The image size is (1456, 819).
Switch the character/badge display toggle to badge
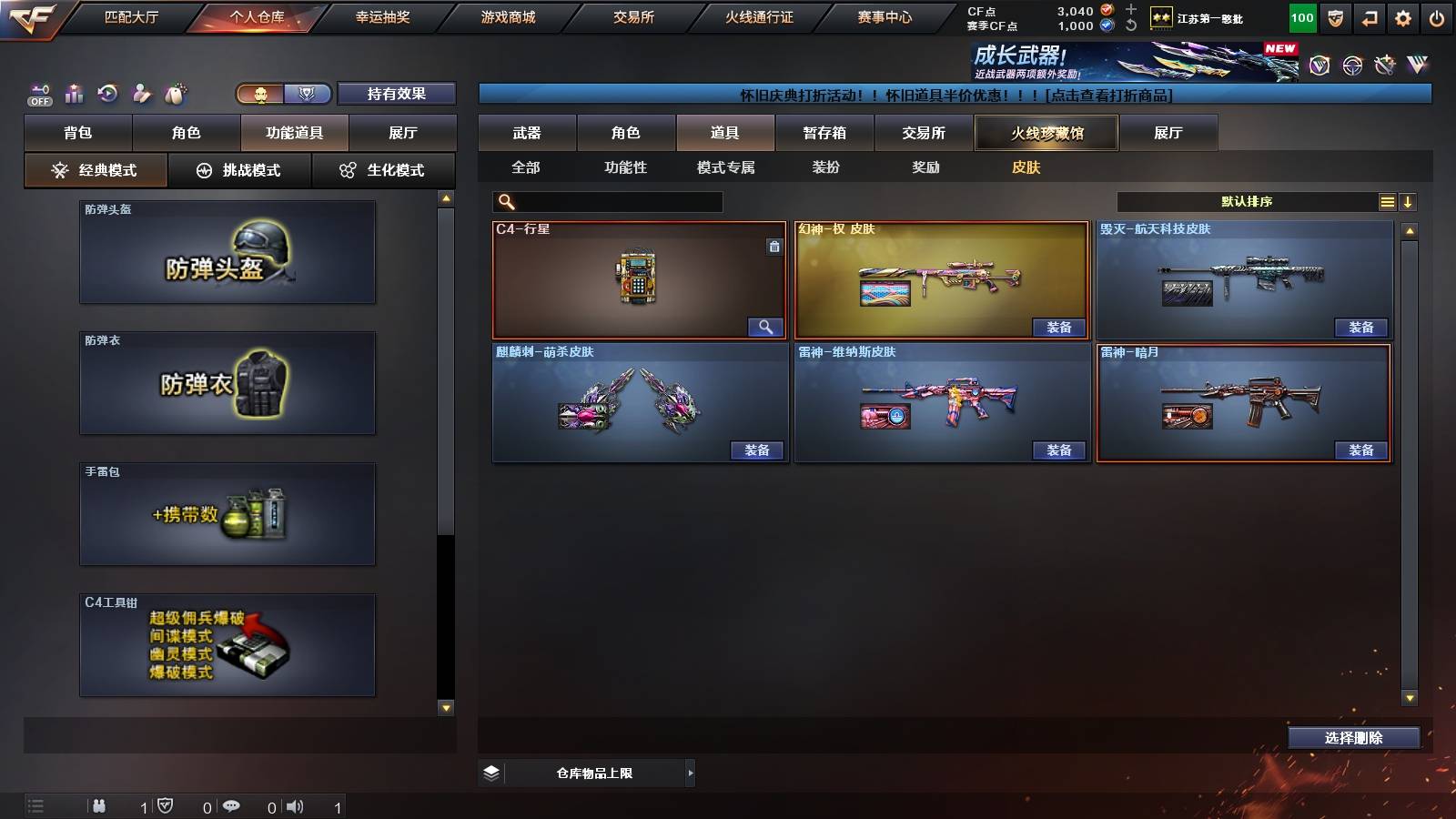[308, 95]
